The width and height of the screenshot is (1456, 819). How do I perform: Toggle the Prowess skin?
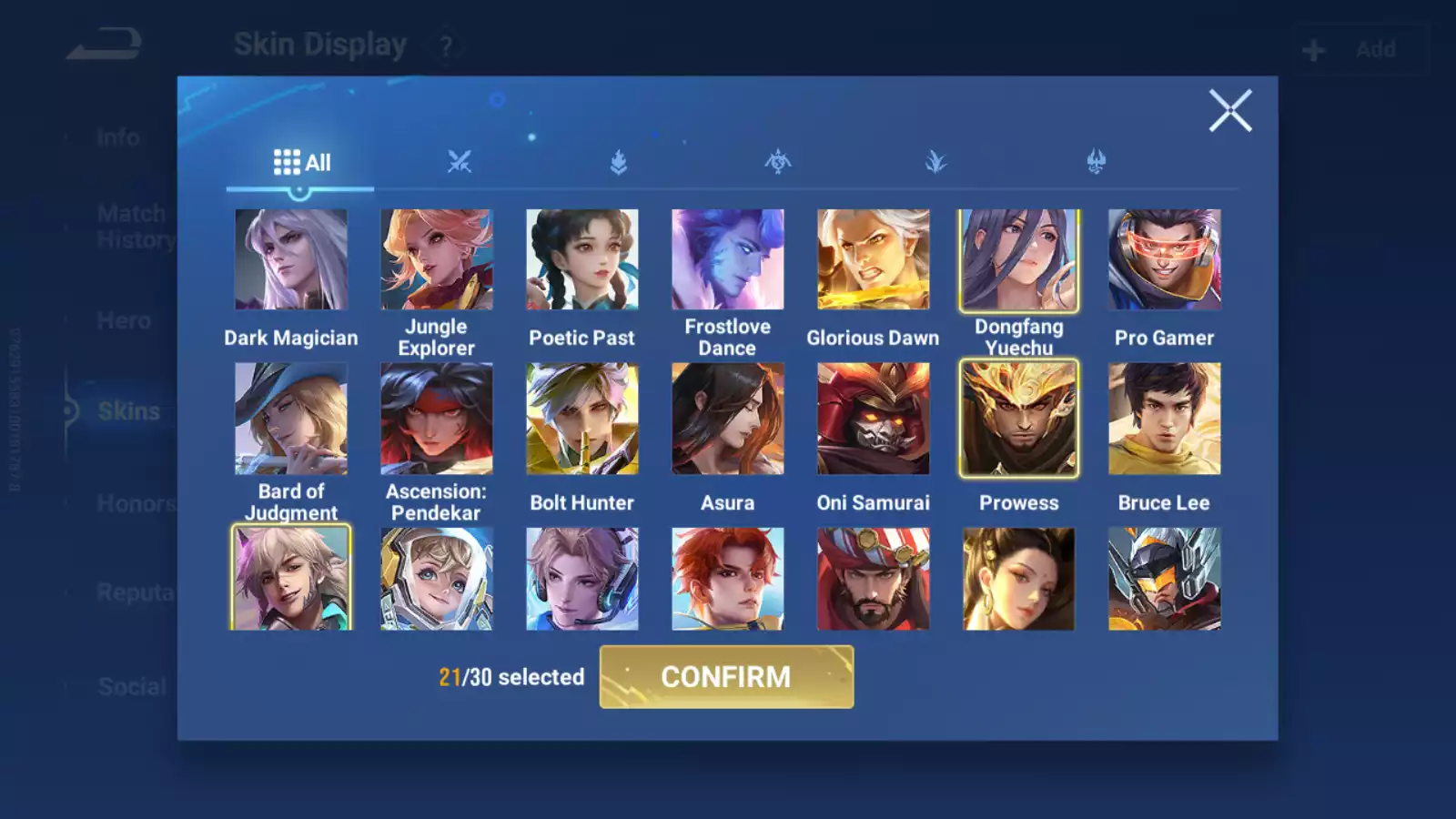(x=1019, y=419)
